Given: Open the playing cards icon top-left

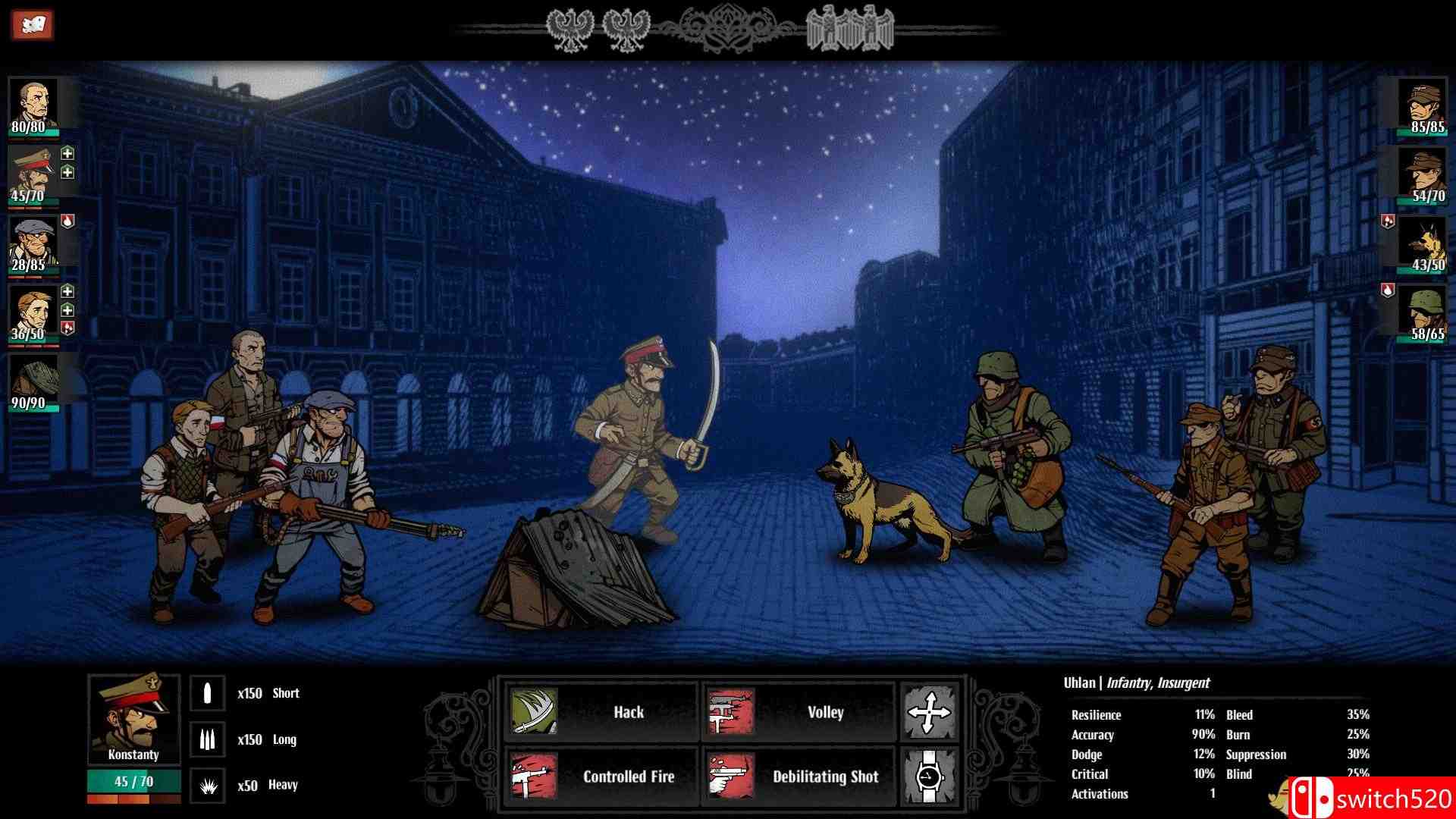Looking at the screenshot, I should [33, 23].
